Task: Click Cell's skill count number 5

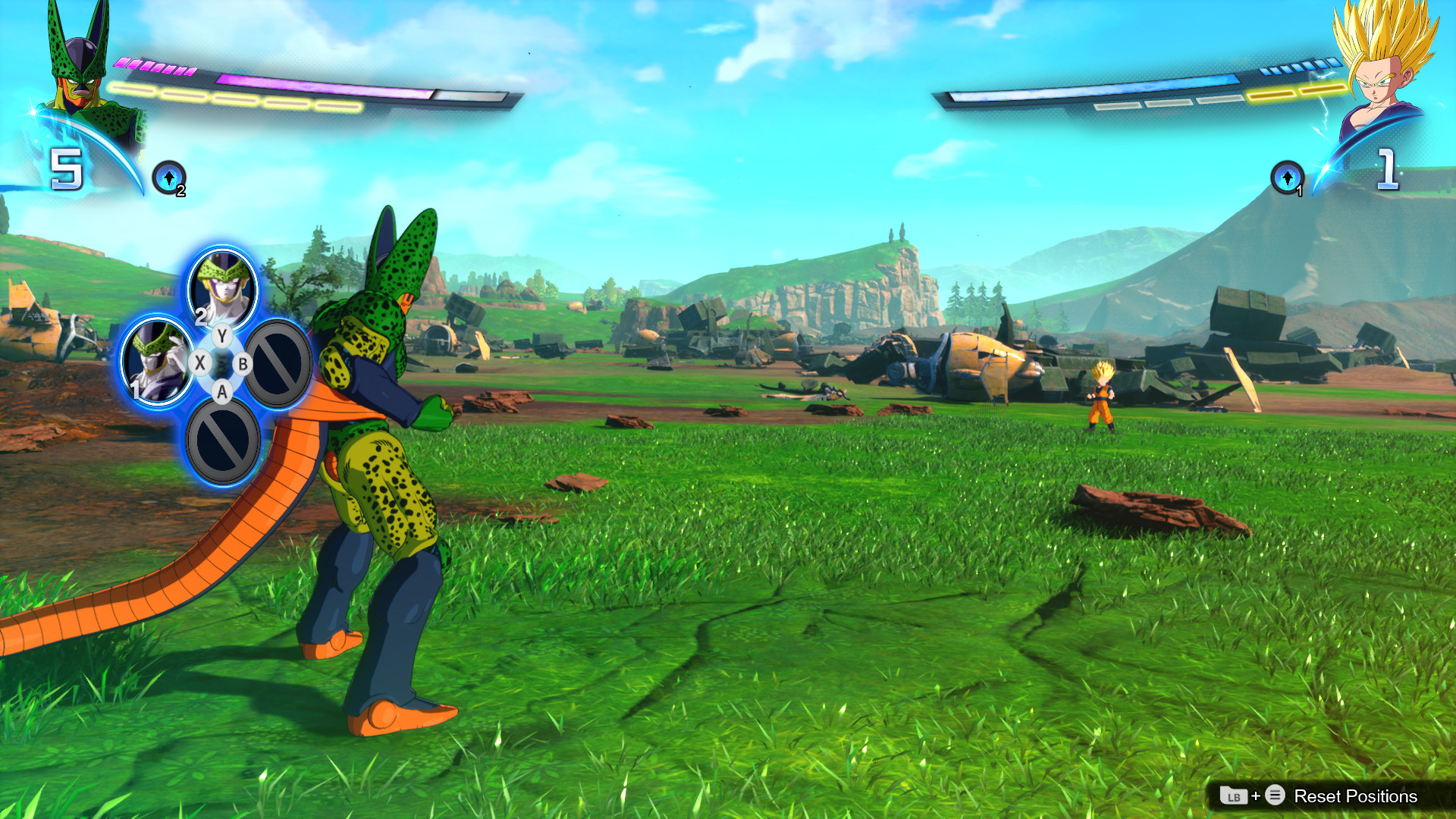Action: [x=66, y=171]
